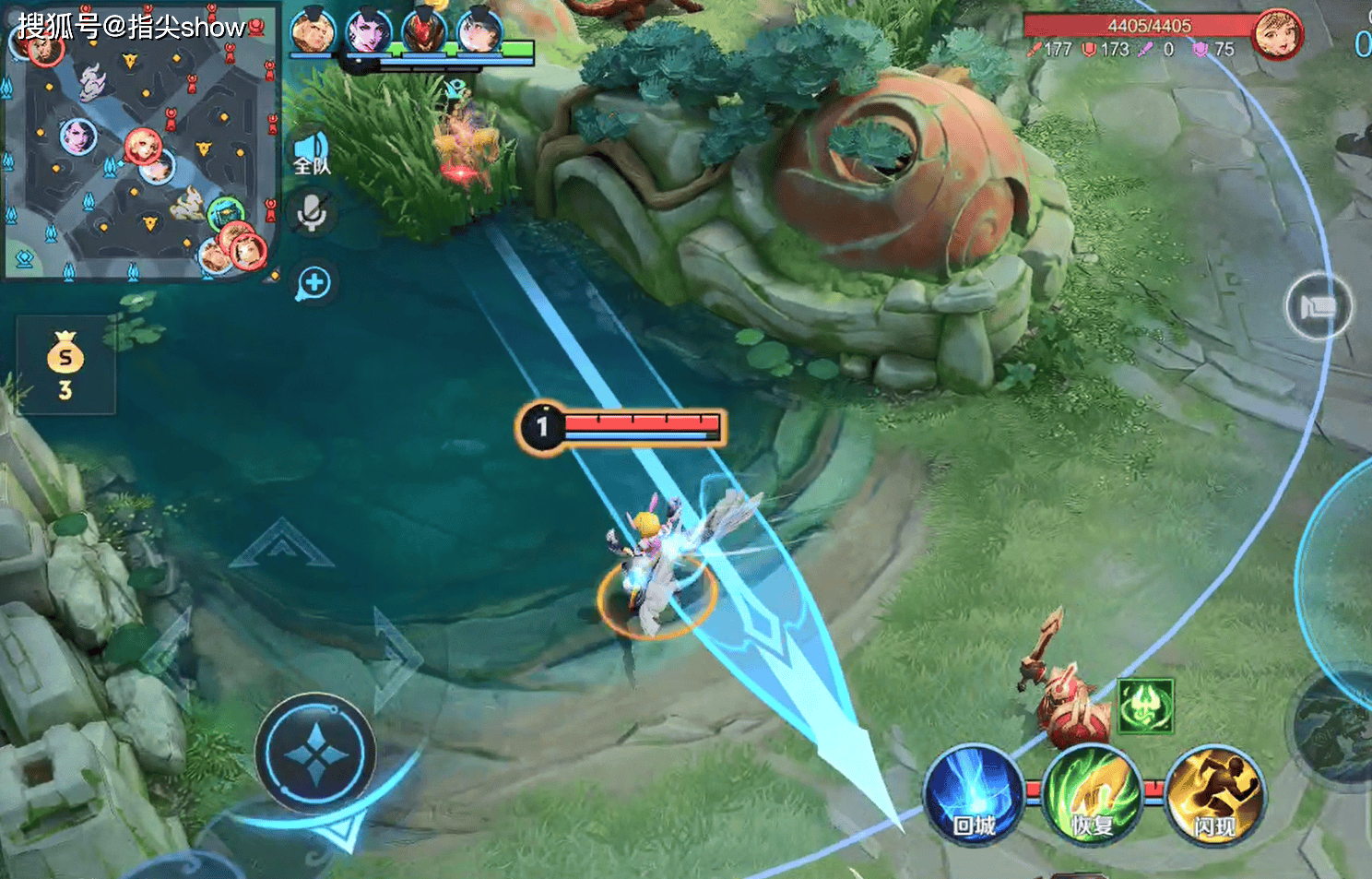Viewport: 1372px width, 879px height.
Task: Open the quick chat plus bubble
Action: tap(313, 283)
